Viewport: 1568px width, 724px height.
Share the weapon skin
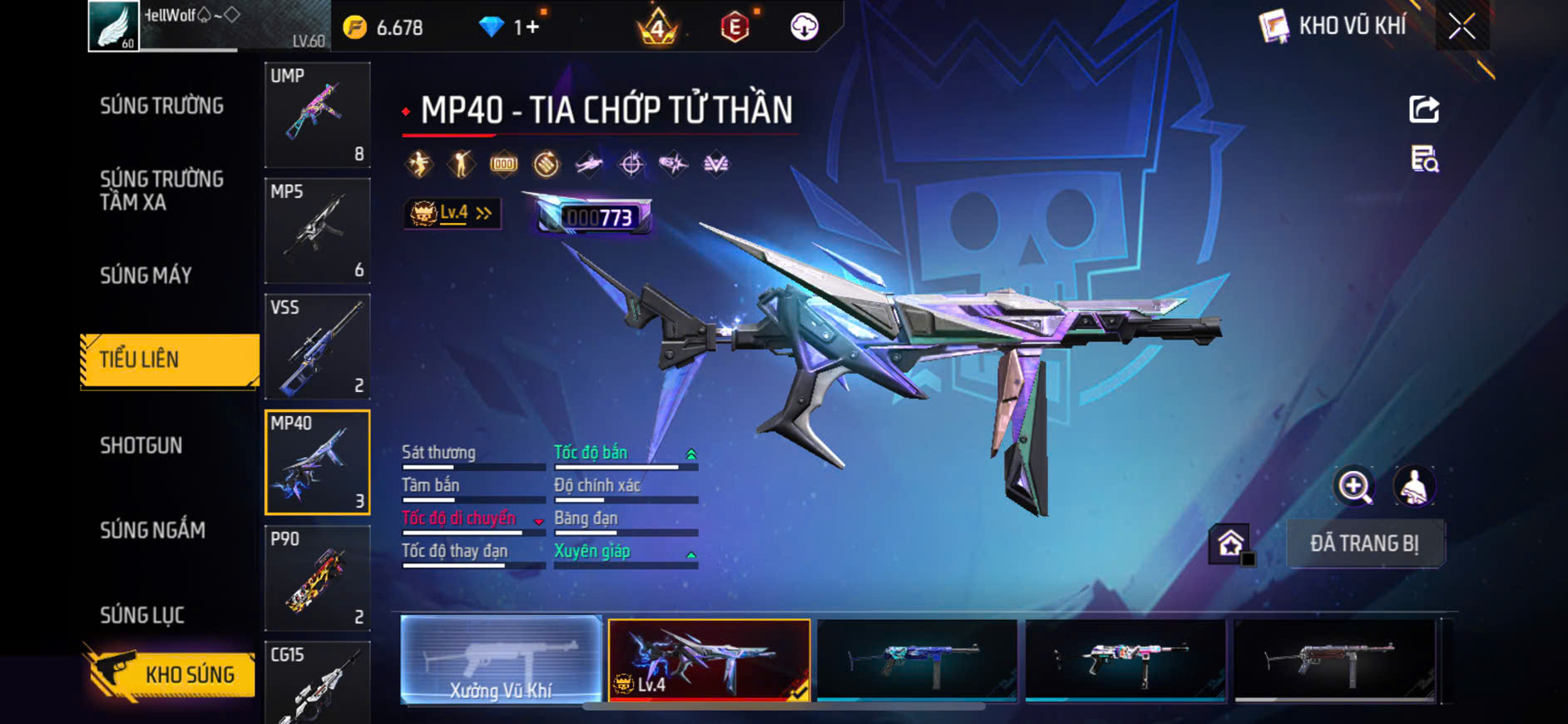[1424, 109]
